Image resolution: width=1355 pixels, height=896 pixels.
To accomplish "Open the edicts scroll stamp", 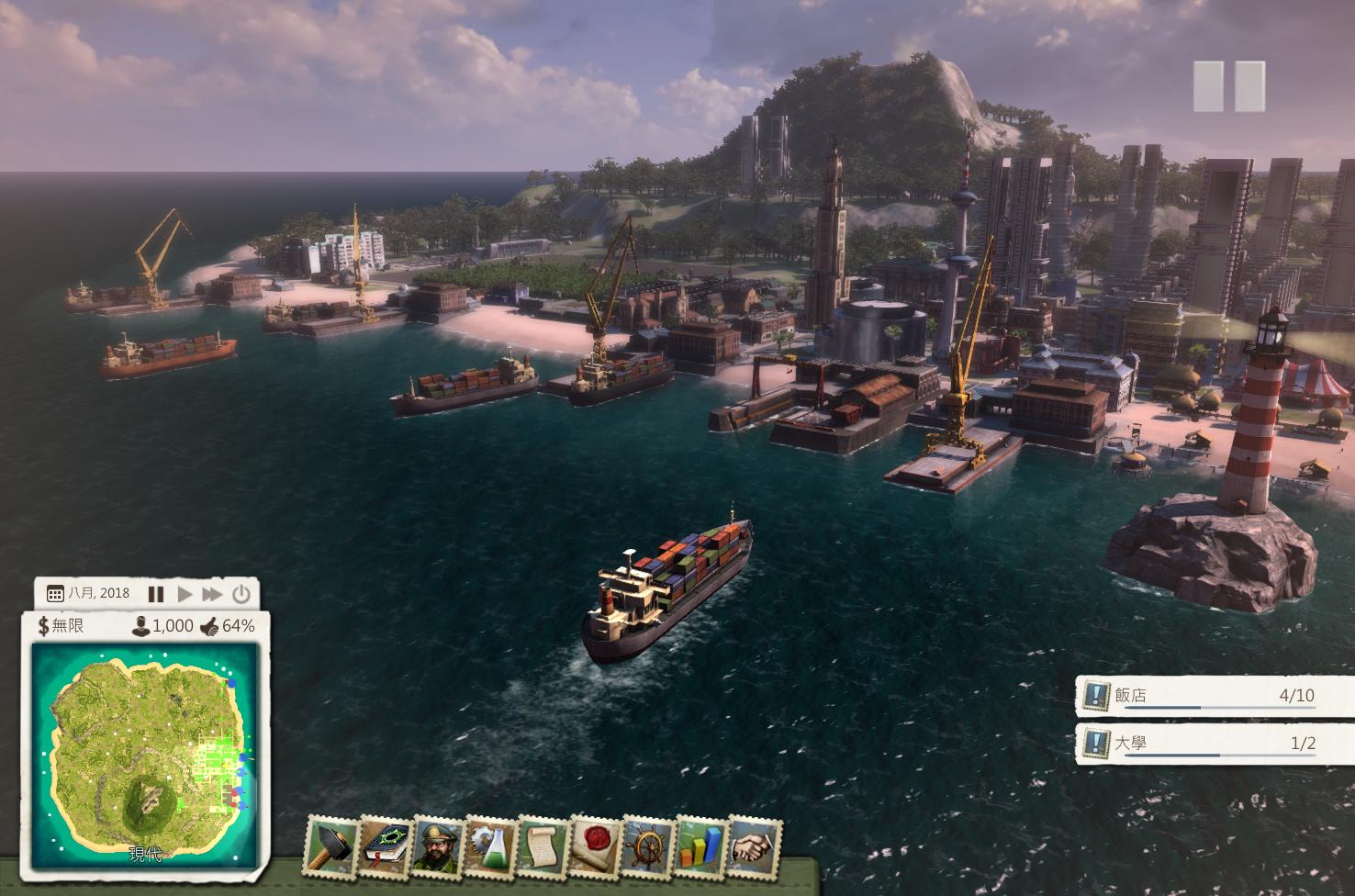I will [543, 846].
